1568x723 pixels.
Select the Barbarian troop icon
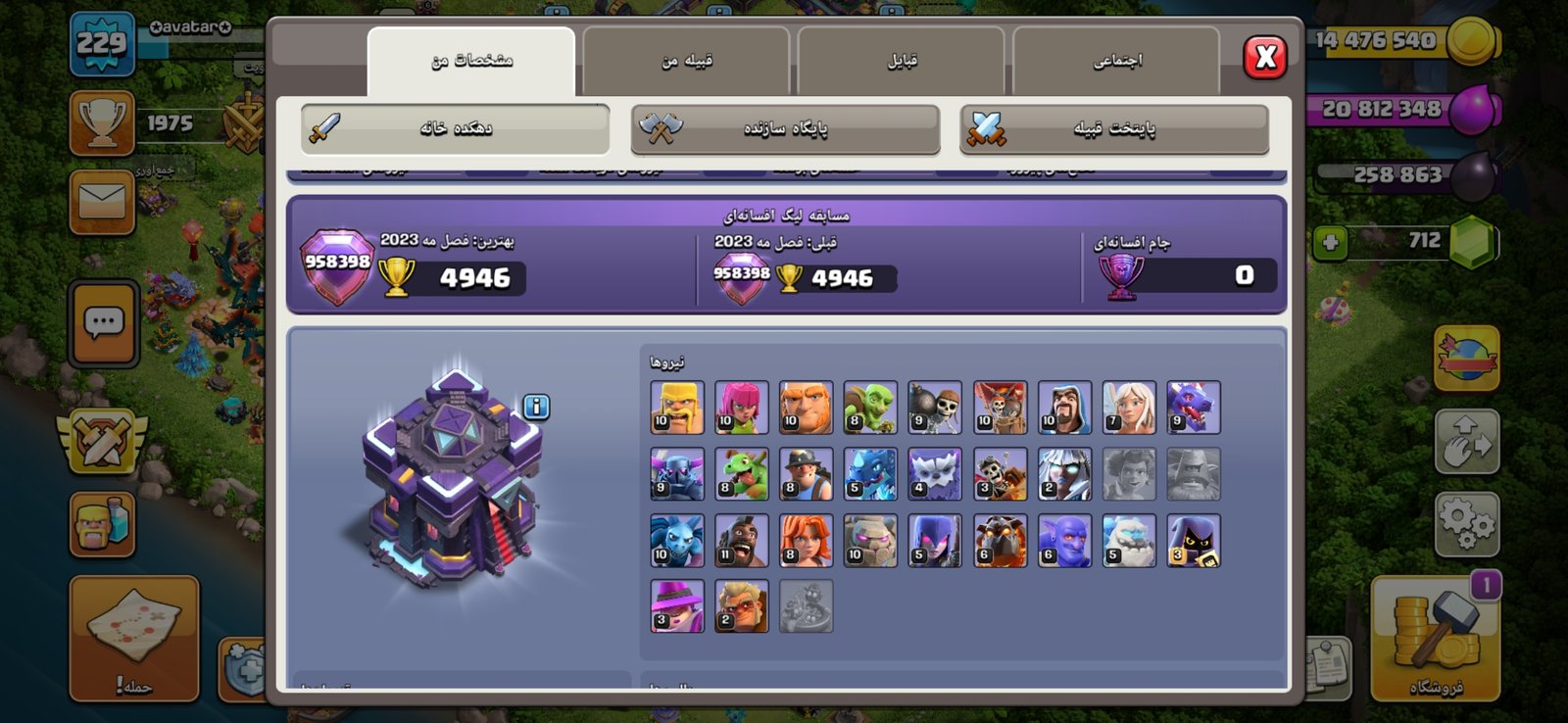(x=677, y=408)
